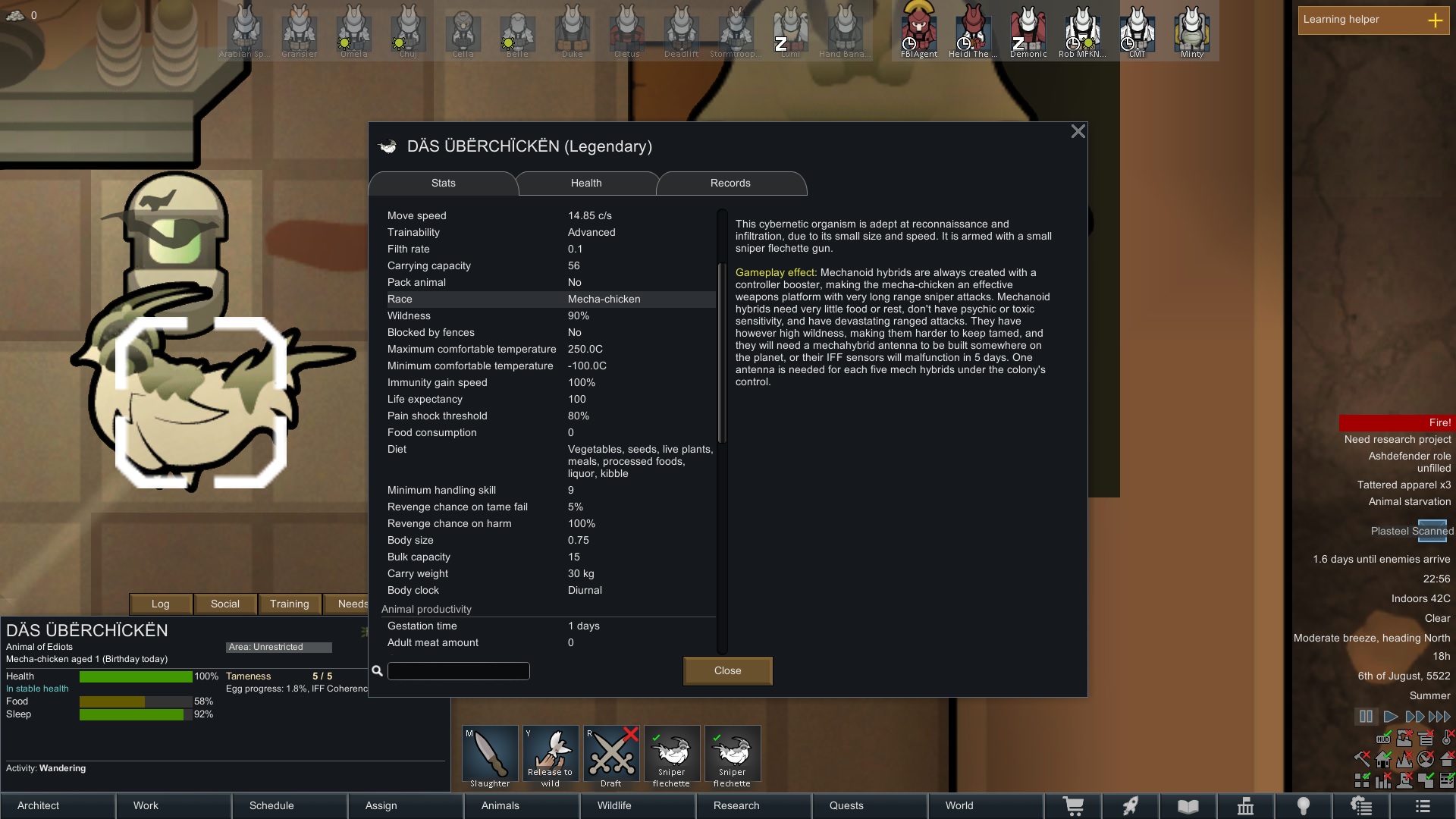The image size is (1456, 819).
Task: Click the Close button on the stats dialog
Action: tap(726, 670)
